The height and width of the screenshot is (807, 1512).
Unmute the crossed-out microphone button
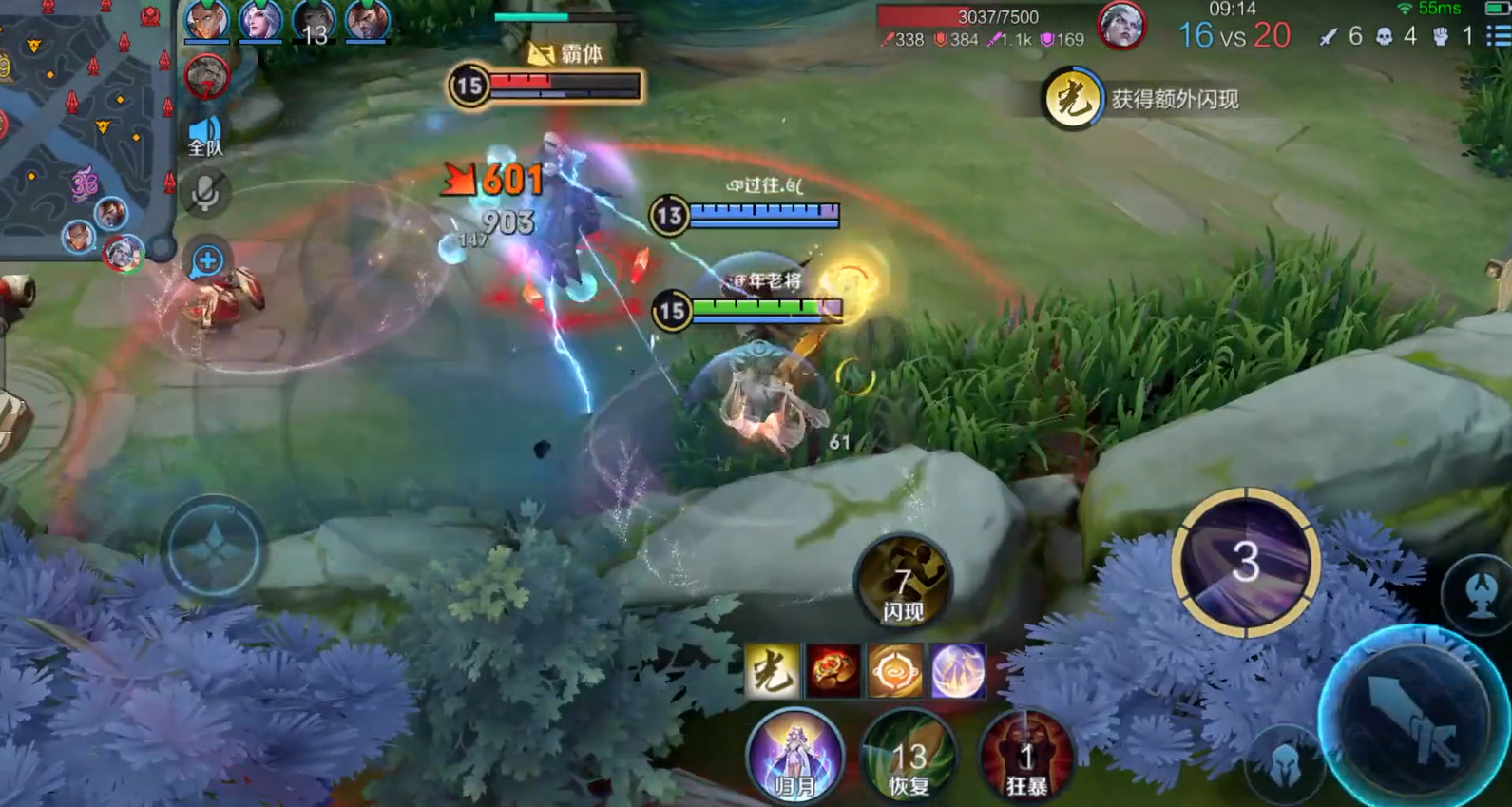tap(205, 193)
